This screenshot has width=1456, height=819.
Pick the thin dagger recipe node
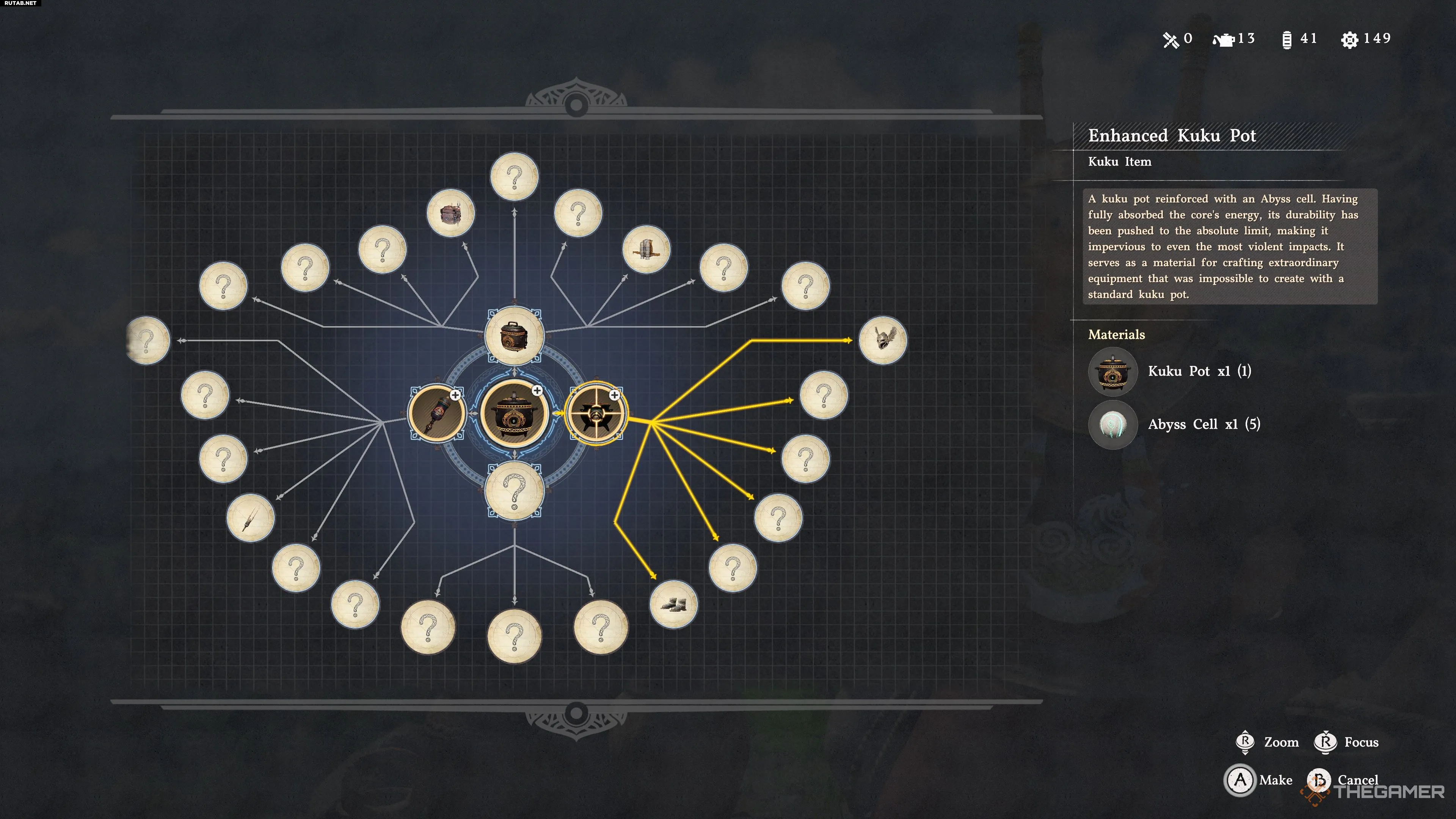[x=250, y=518]
